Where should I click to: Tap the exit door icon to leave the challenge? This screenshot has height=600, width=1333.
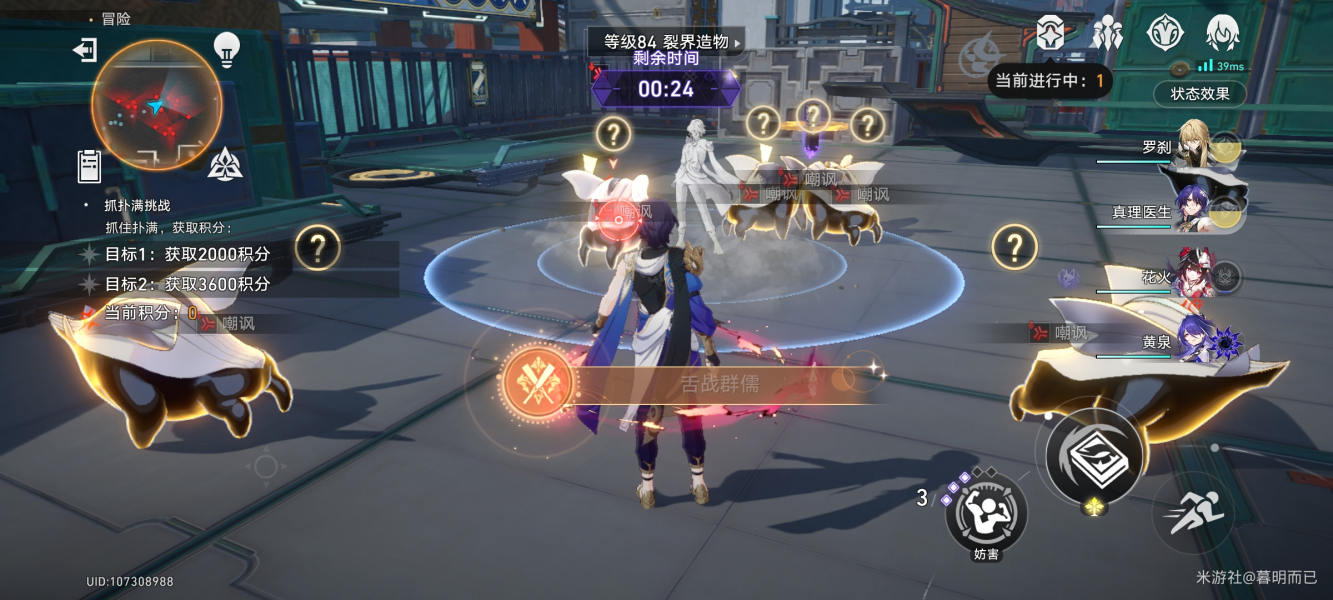[85, 50]
